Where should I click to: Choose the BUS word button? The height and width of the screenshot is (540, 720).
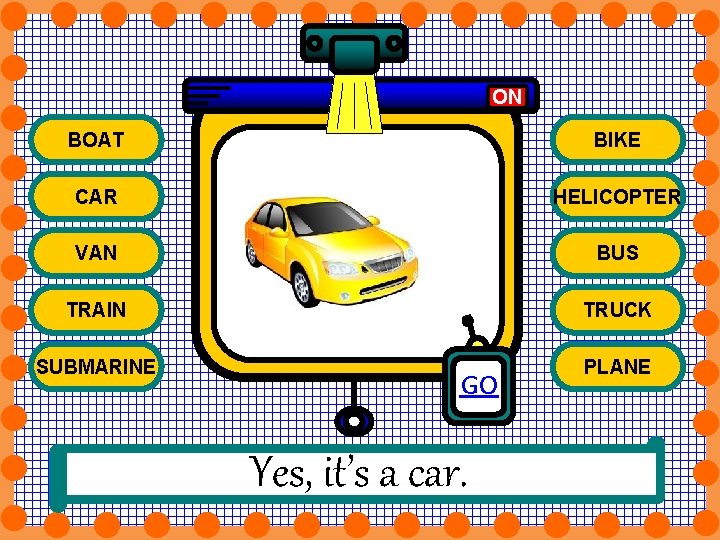tap(617, 253)
